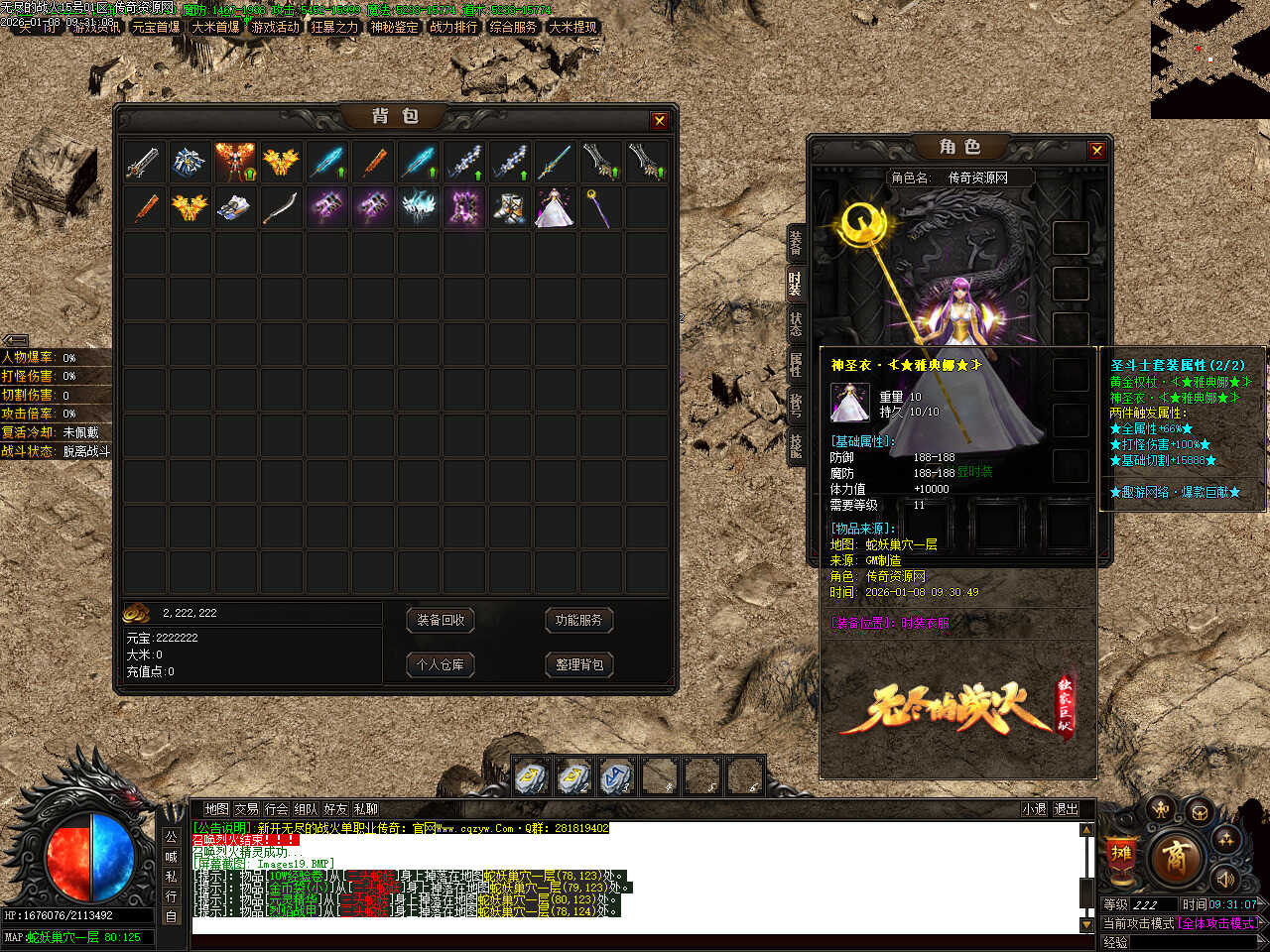
Task: Click the 退出 exit button
Action: pos(1066,809)
